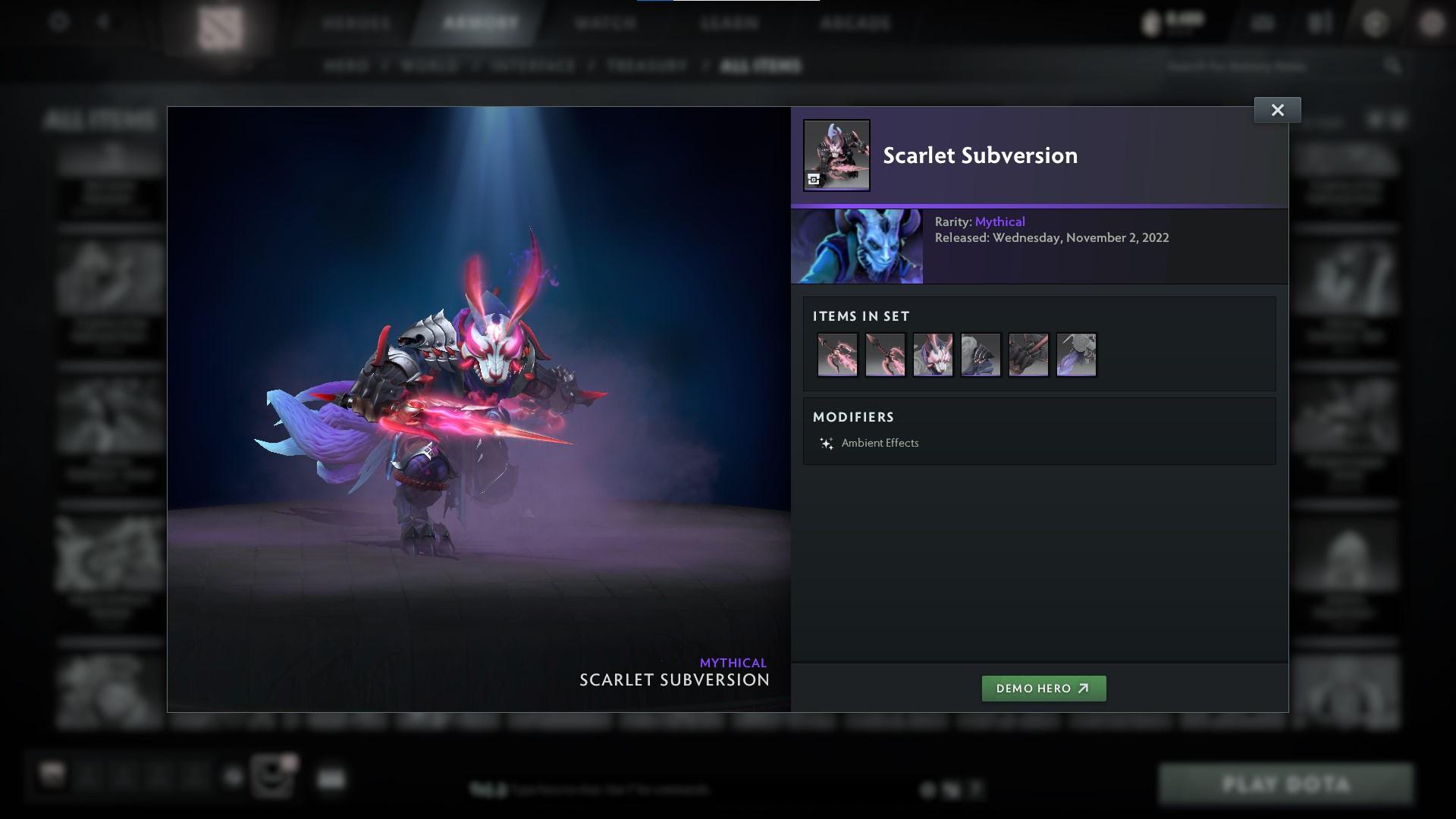
Task: Open the Mythical rarity link
Action: pos(999,221)
